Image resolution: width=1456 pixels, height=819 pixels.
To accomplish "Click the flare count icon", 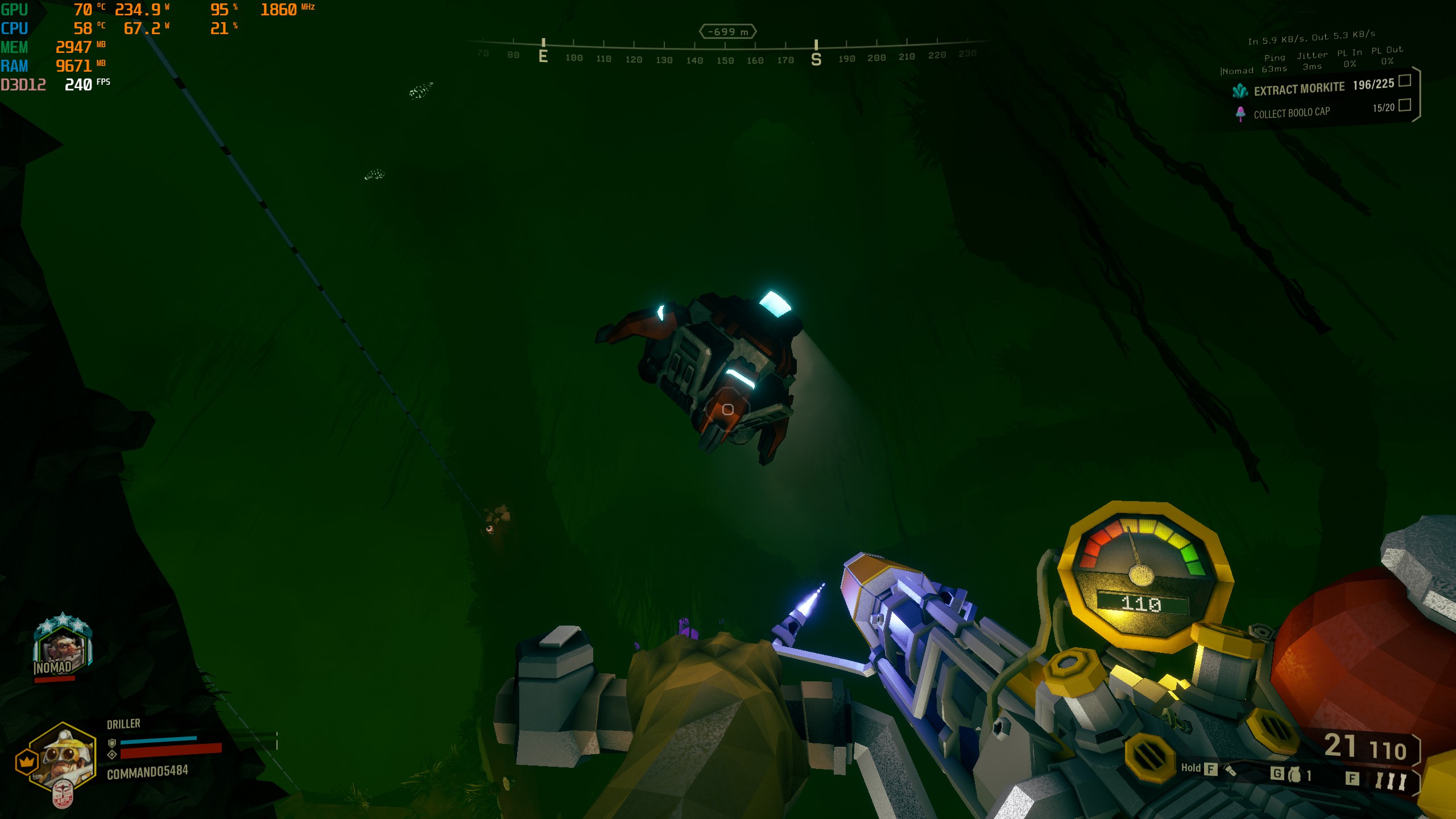I will coord(1389,780).
